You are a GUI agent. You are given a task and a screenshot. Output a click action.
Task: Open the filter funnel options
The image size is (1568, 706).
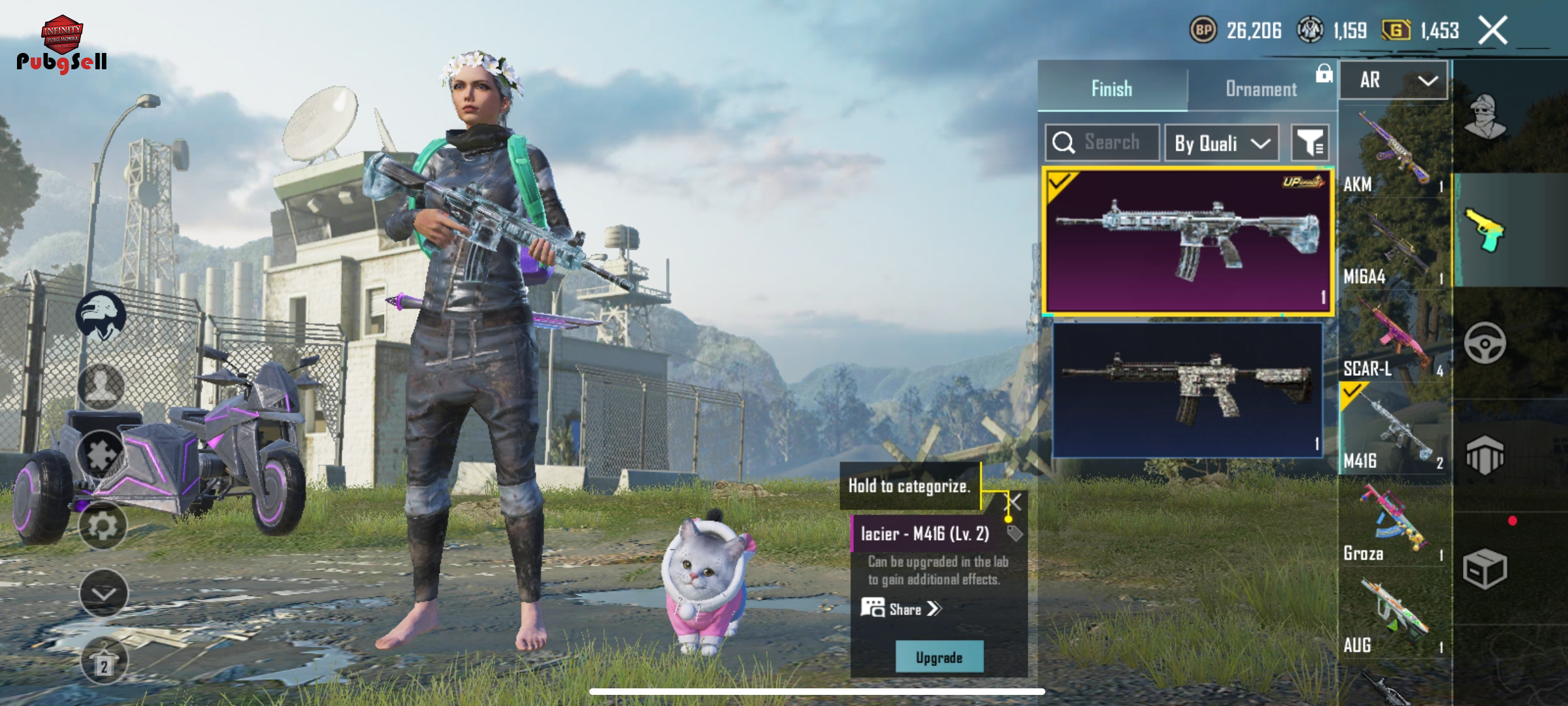1310,143
